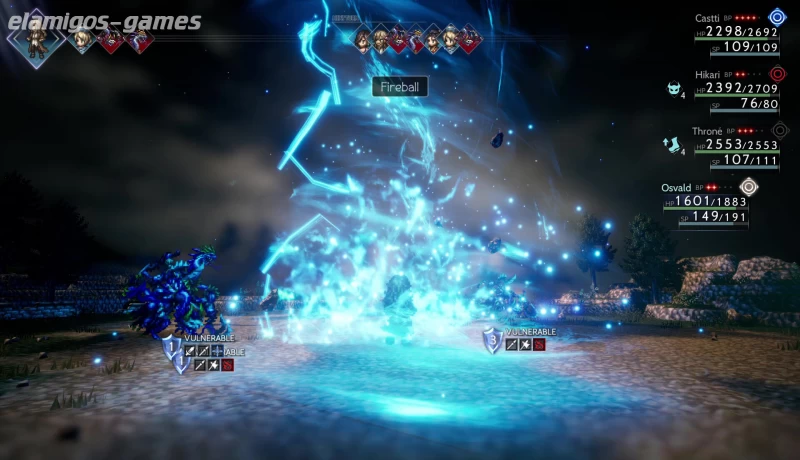This screenshot has height=460, width=800.
Task: Click Hikari's red latent power gauge icon
Action: [x=778, y=74]
